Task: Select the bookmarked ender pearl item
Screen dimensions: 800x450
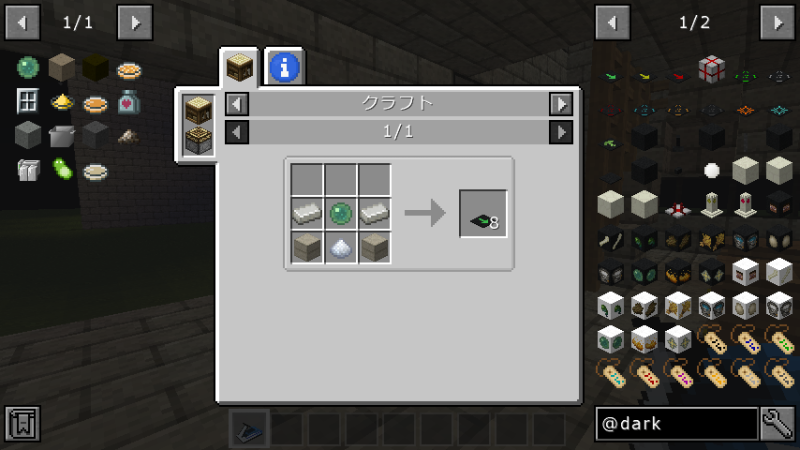Action: pyautogui.click(x=27, y=68)
